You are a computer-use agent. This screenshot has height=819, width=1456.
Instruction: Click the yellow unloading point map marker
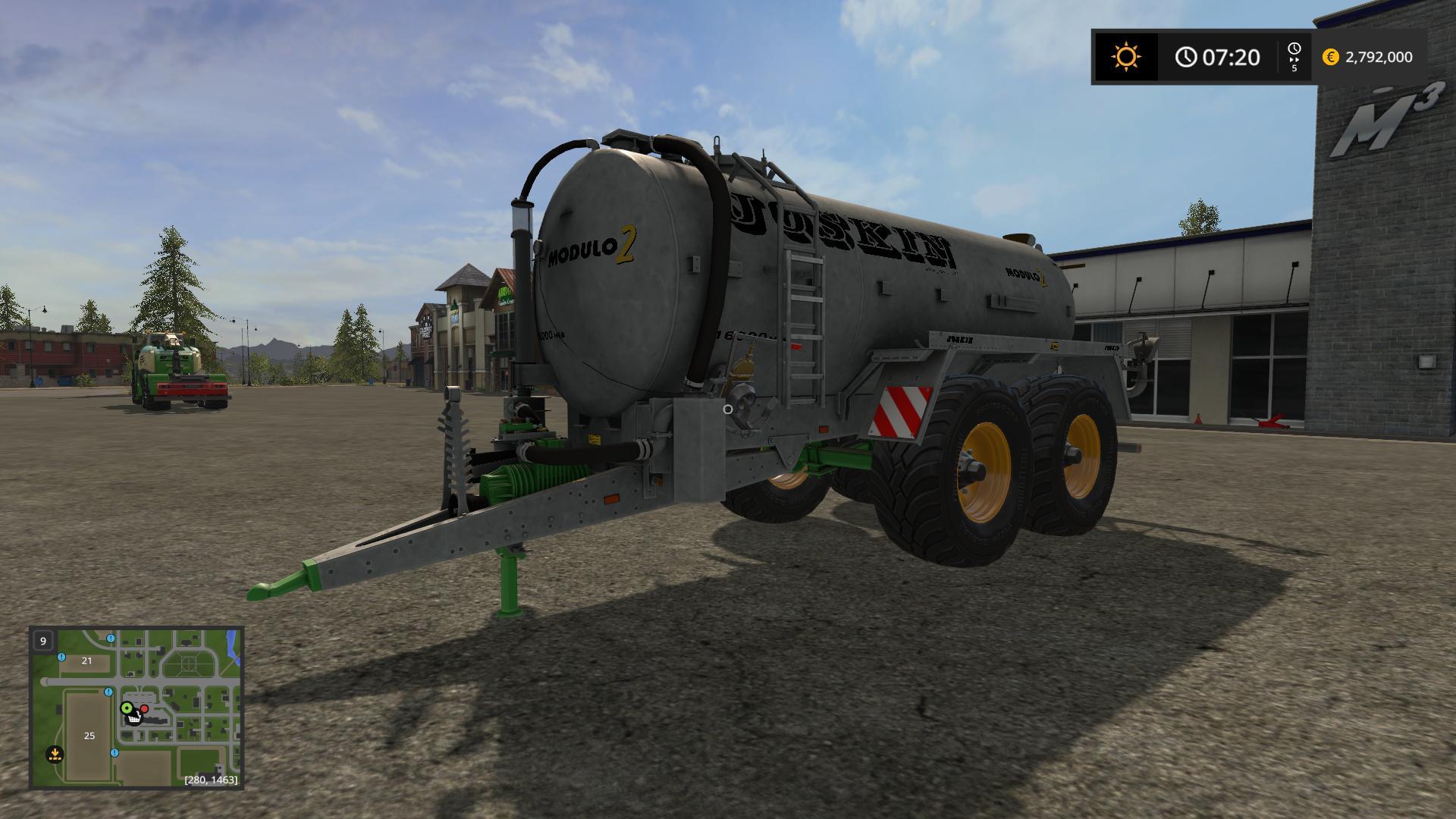coord(54,754)
